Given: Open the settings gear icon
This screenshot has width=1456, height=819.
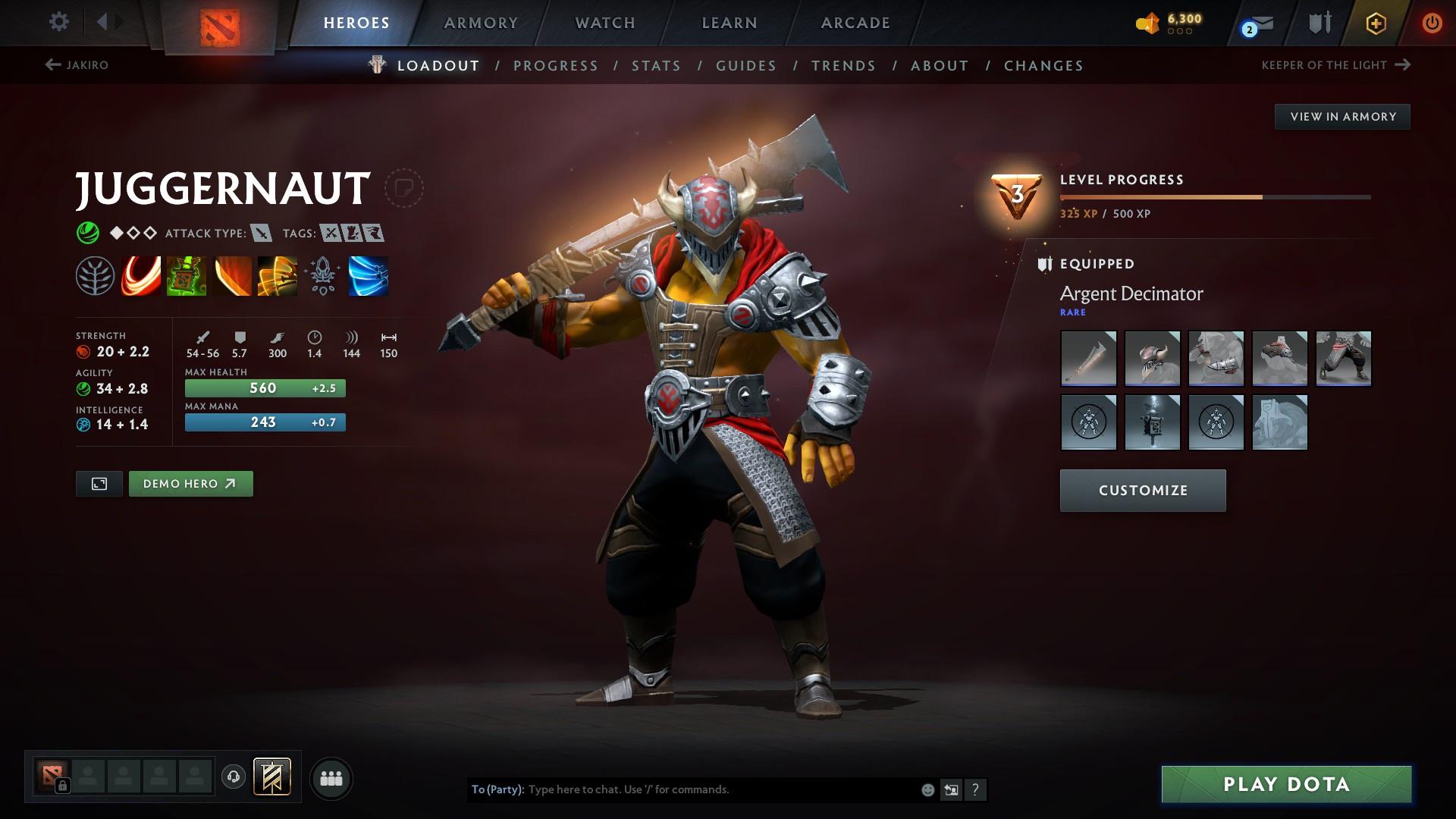Looking at the screenshot, I should point(58,22).
